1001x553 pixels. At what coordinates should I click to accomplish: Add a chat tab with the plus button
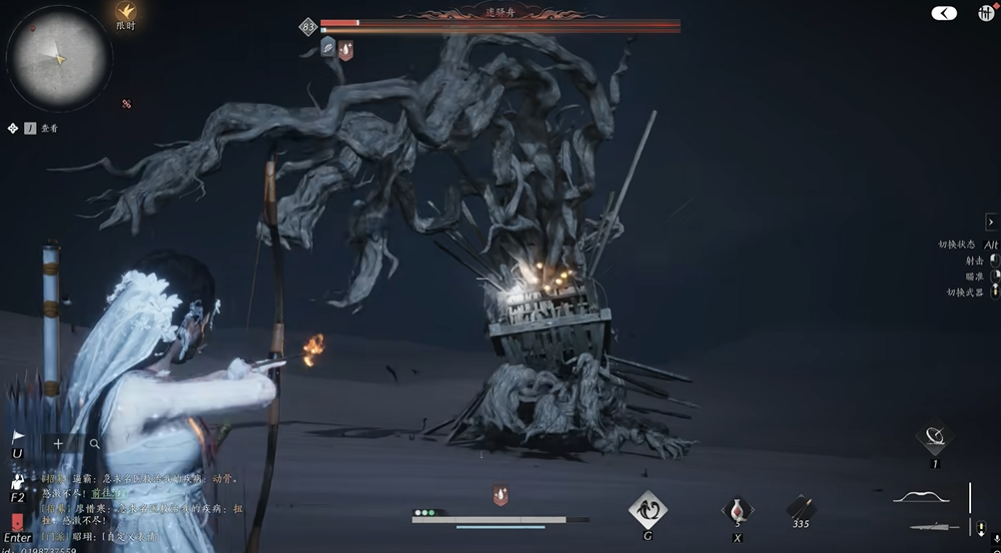[58, 443]
